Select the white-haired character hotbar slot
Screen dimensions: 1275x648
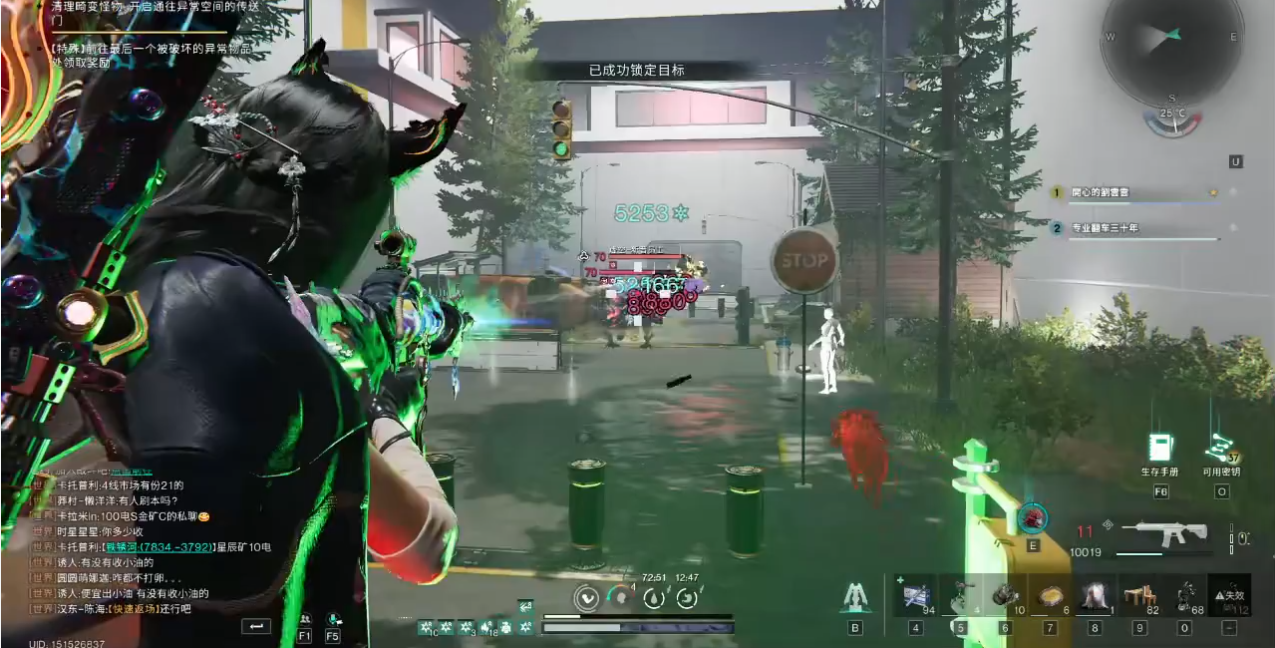pyautogui.click(x=1095, y=595)
